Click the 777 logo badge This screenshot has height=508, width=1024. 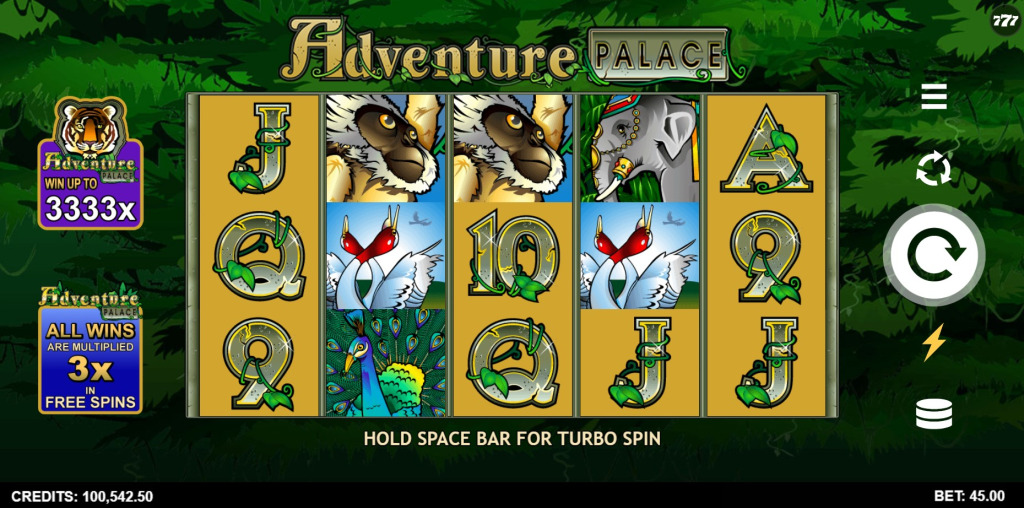(x=1005, y=20)
